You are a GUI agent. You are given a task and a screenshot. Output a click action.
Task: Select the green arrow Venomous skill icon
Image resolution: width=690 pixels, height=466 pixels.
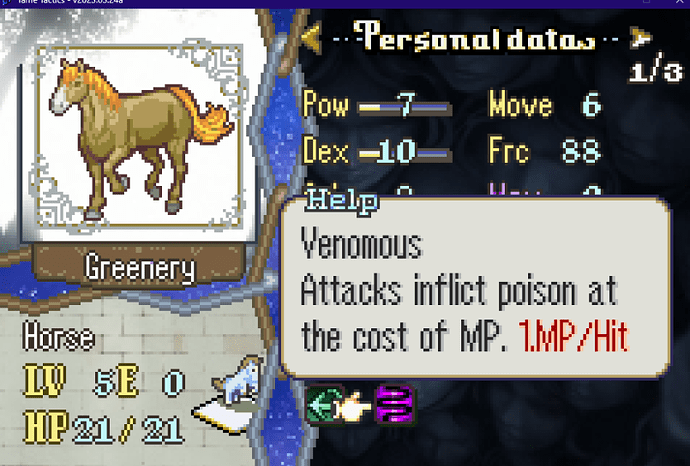coord(324,404)
